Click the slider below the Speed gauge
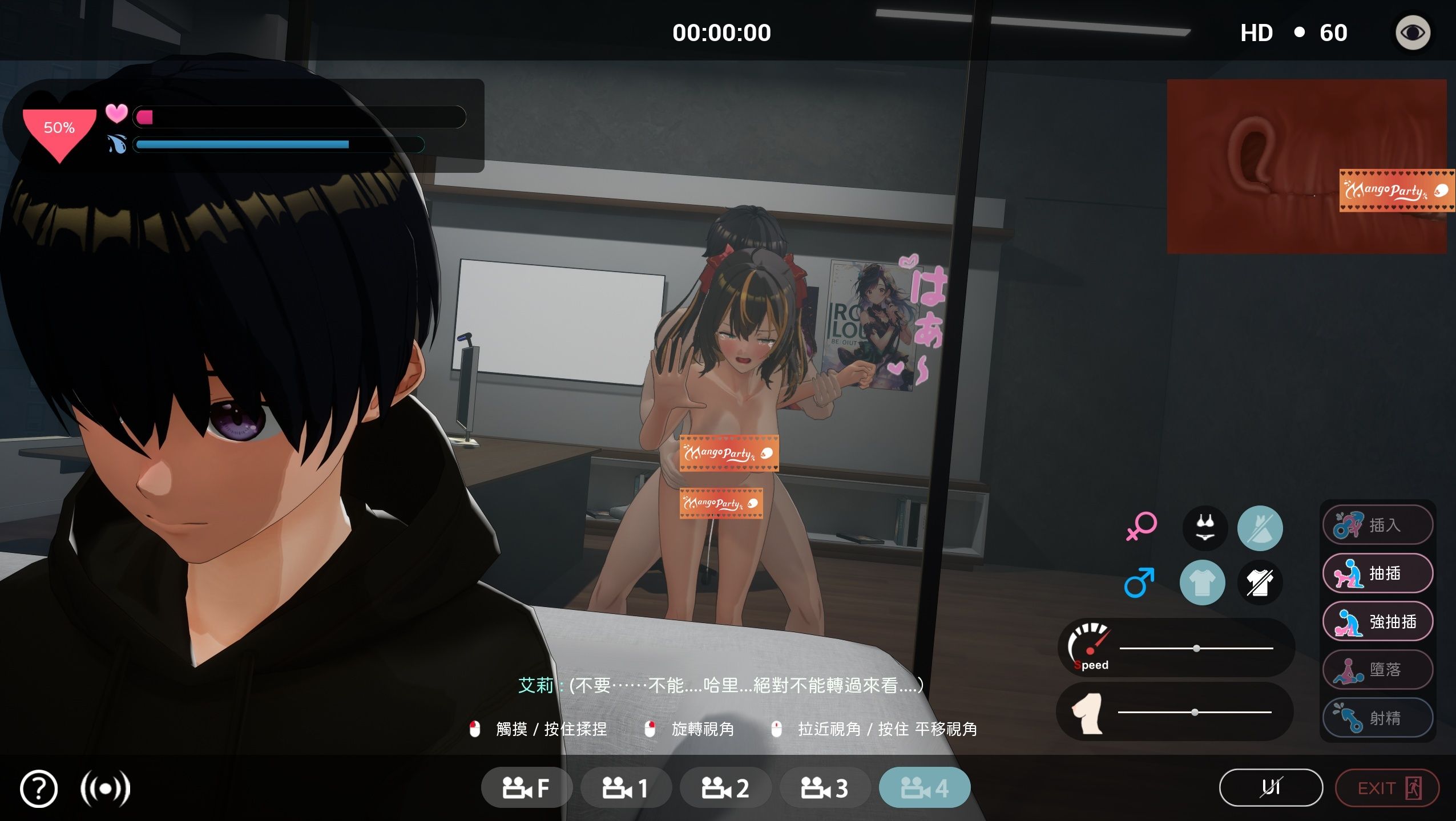 (x=1195, y=712)
